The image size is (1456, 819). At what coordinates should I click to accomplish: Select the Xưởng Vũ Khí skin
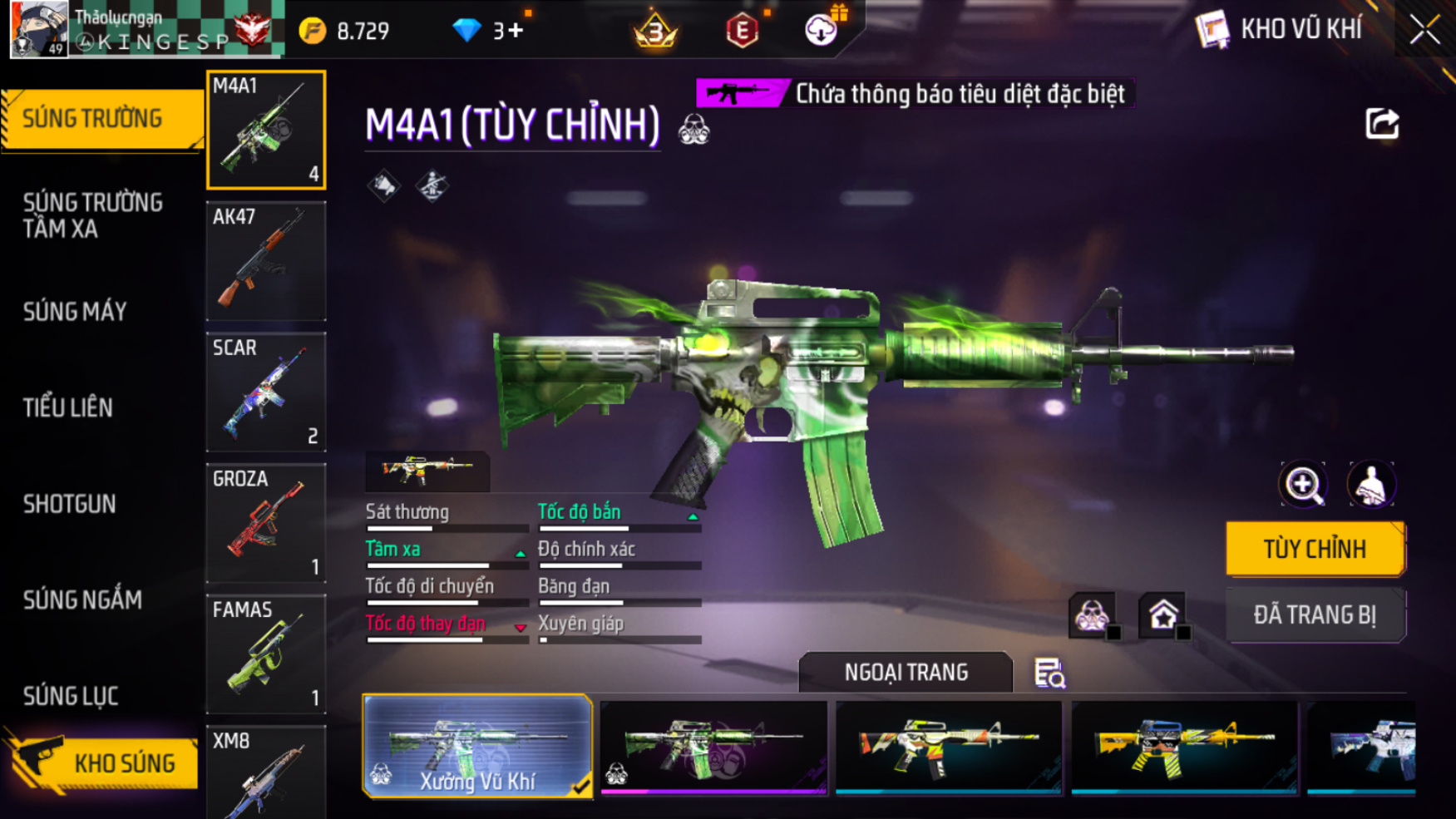477,746
